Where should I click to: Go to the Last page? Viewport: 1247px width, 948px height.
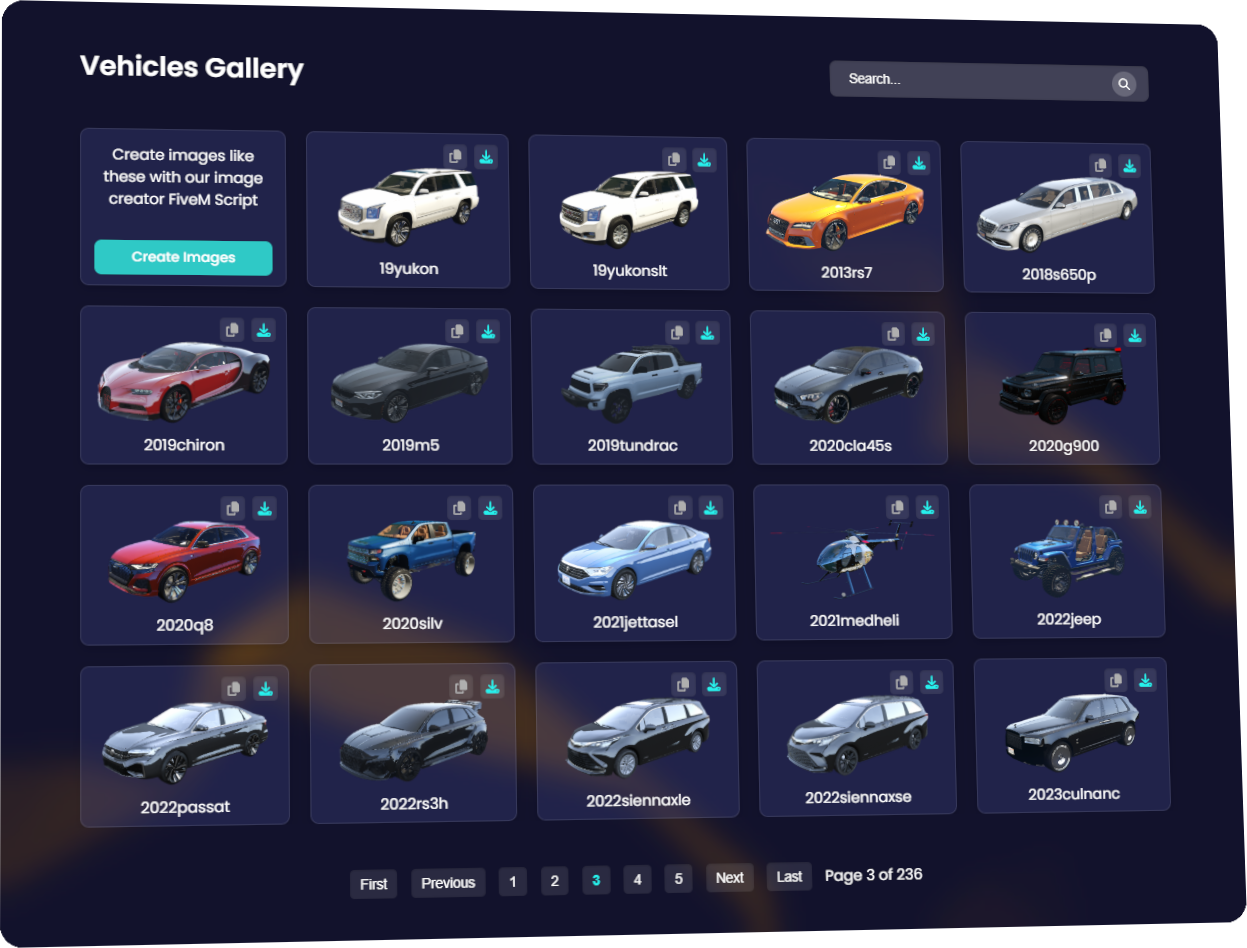pyautogui.click(x=789, y=877)
